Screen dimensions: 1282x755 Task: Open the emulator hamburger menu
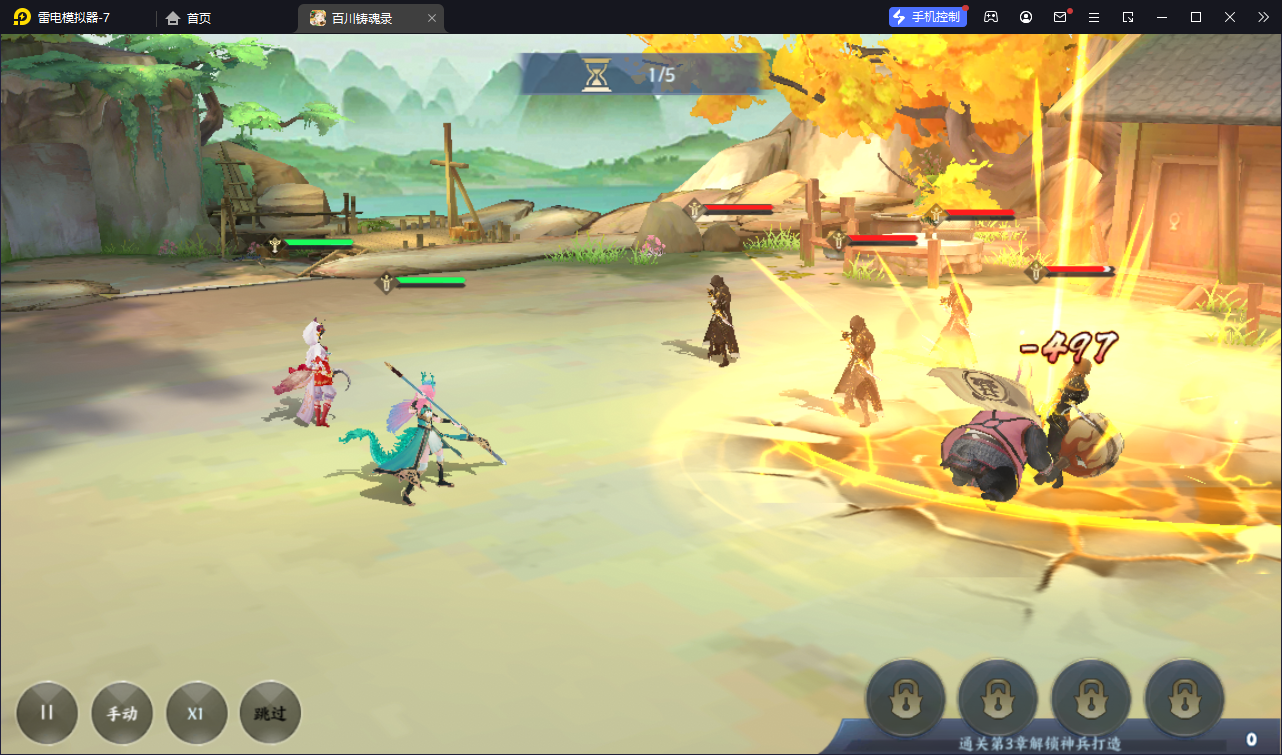[x=1094, y=17]
